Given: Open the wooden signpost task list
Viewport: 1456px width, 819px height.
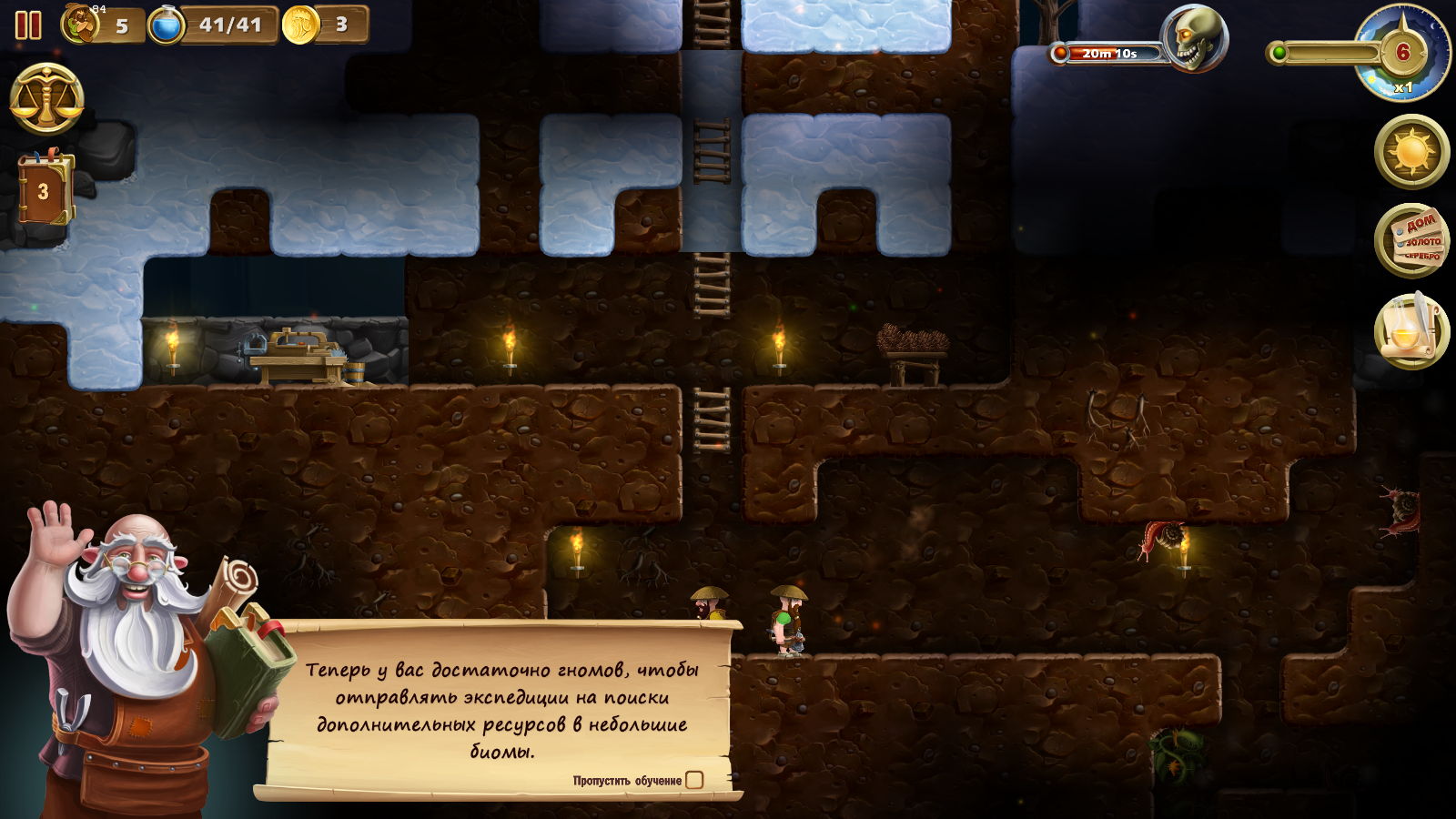Looking at the screenshot, I should (x=1411, y=241).
